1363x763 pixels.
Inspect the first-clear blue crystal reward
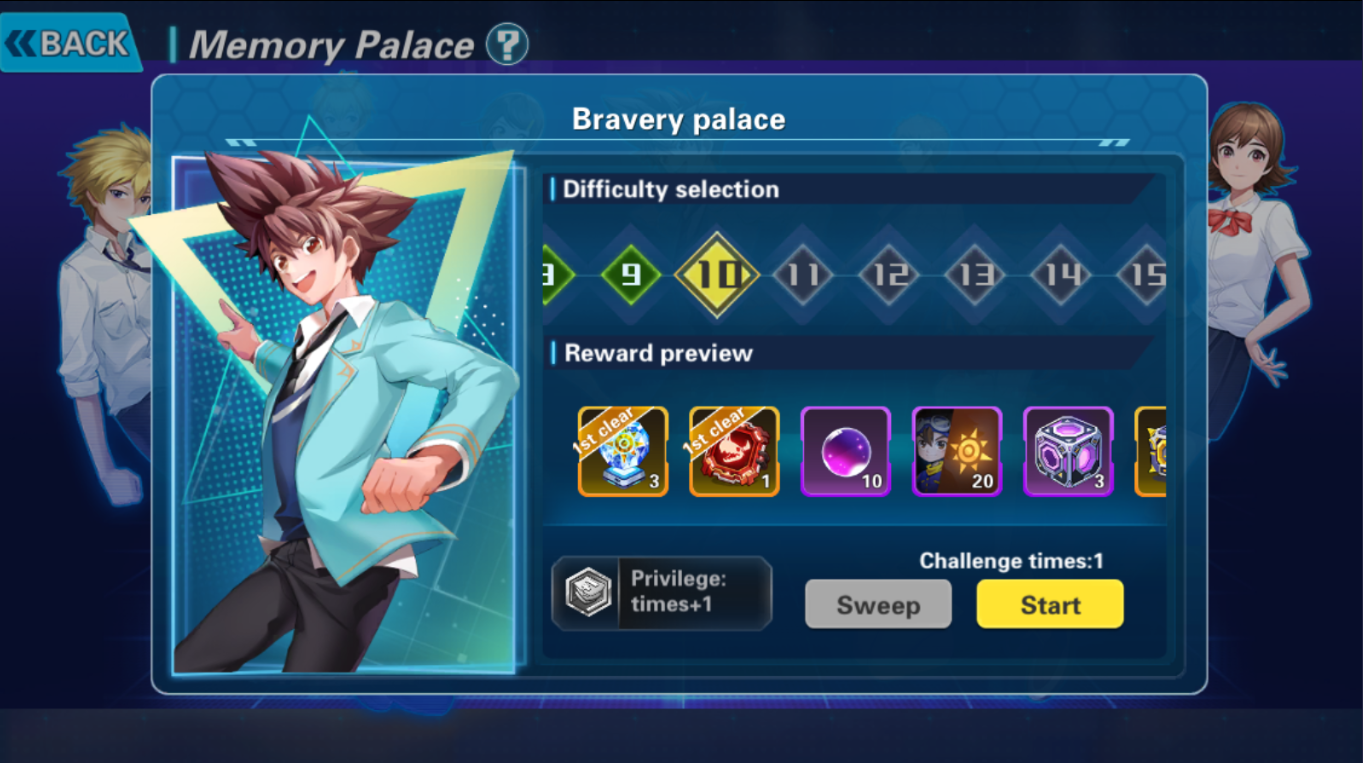623,451
